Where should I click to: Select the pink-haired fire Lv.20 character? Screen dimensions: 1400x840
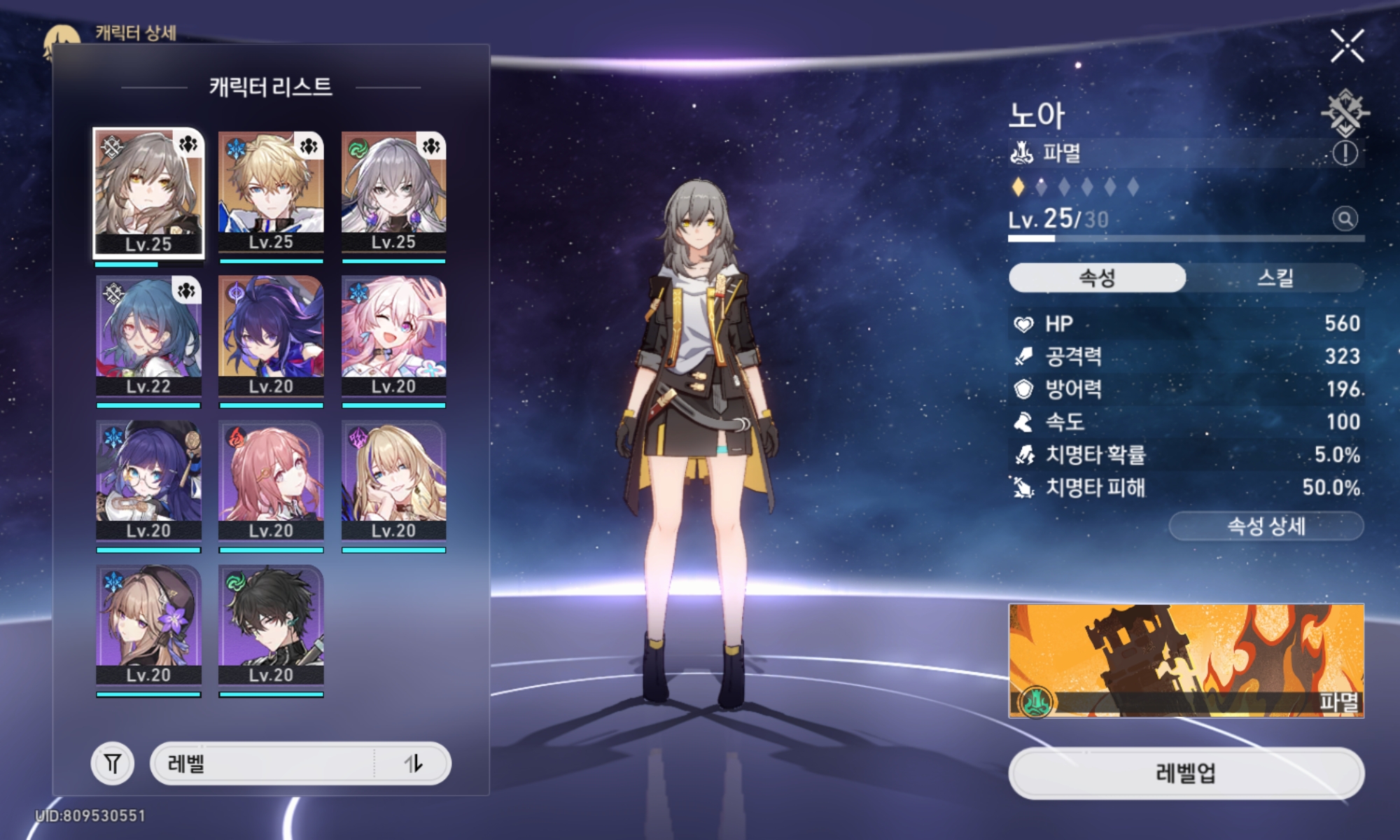click(x=271, y=481)
